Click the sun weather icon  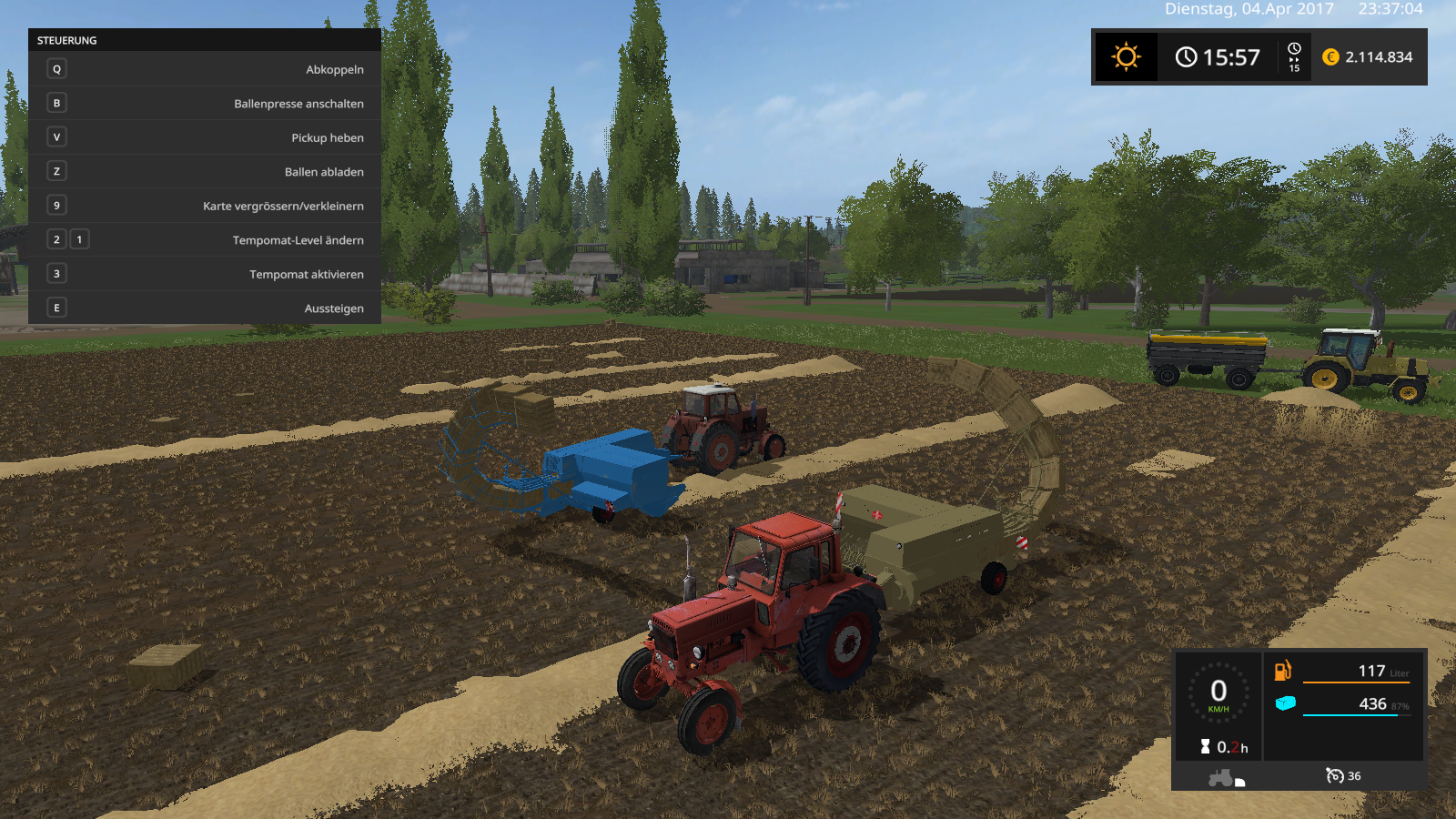point(1126,57)
